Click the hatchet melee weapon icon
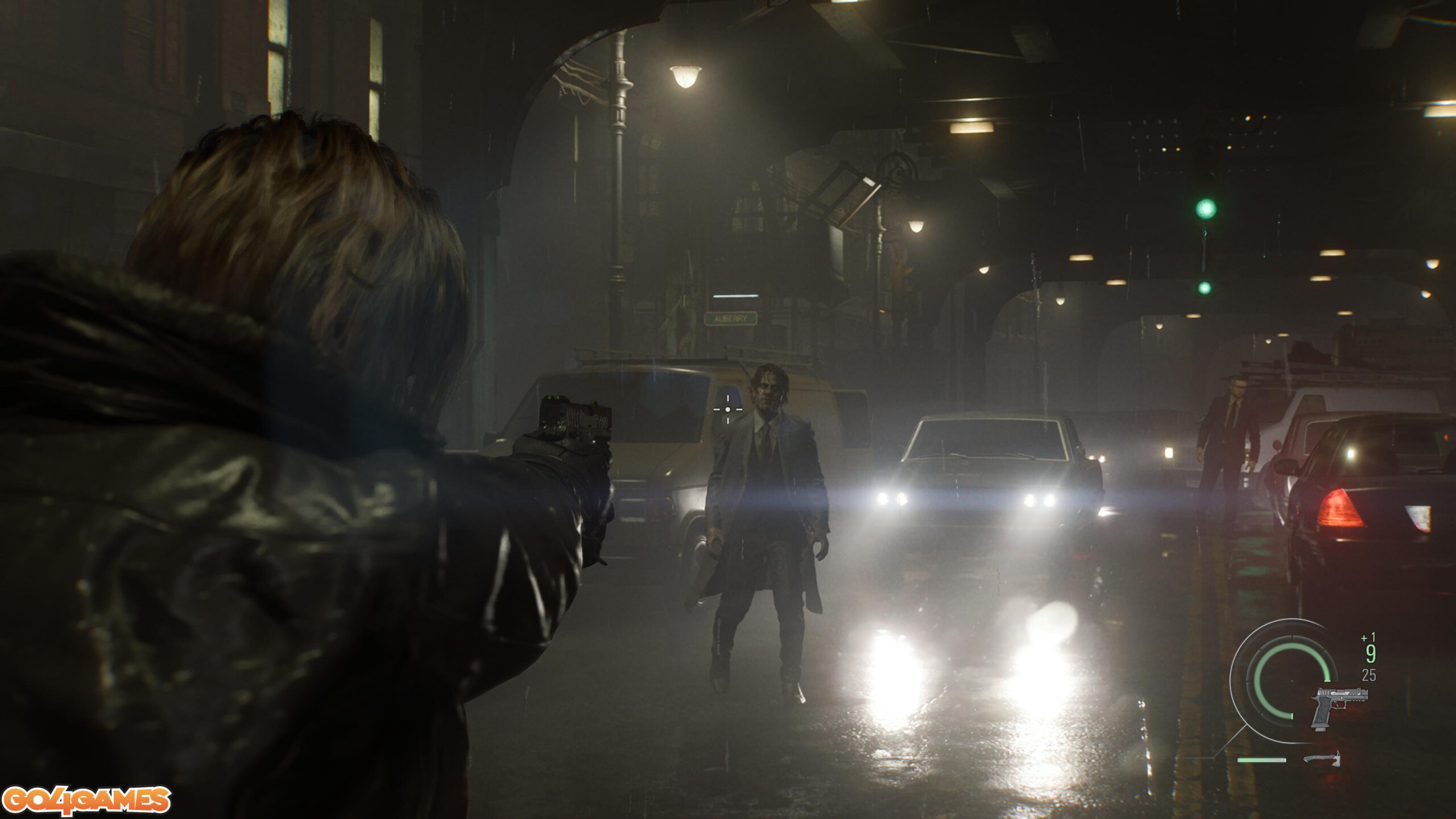This screenshot has height=819, width=1456. tap(1323, 759)
